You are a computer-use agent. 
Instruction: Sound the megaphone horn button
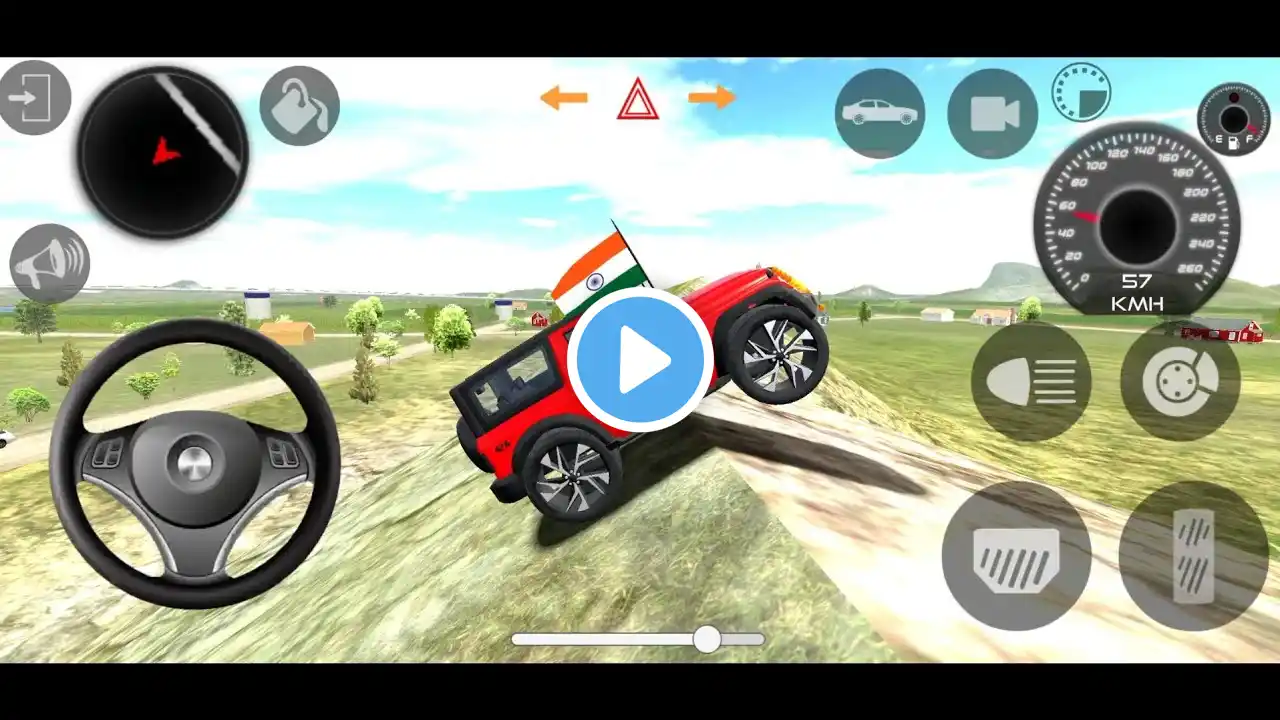tap(50, 264)
